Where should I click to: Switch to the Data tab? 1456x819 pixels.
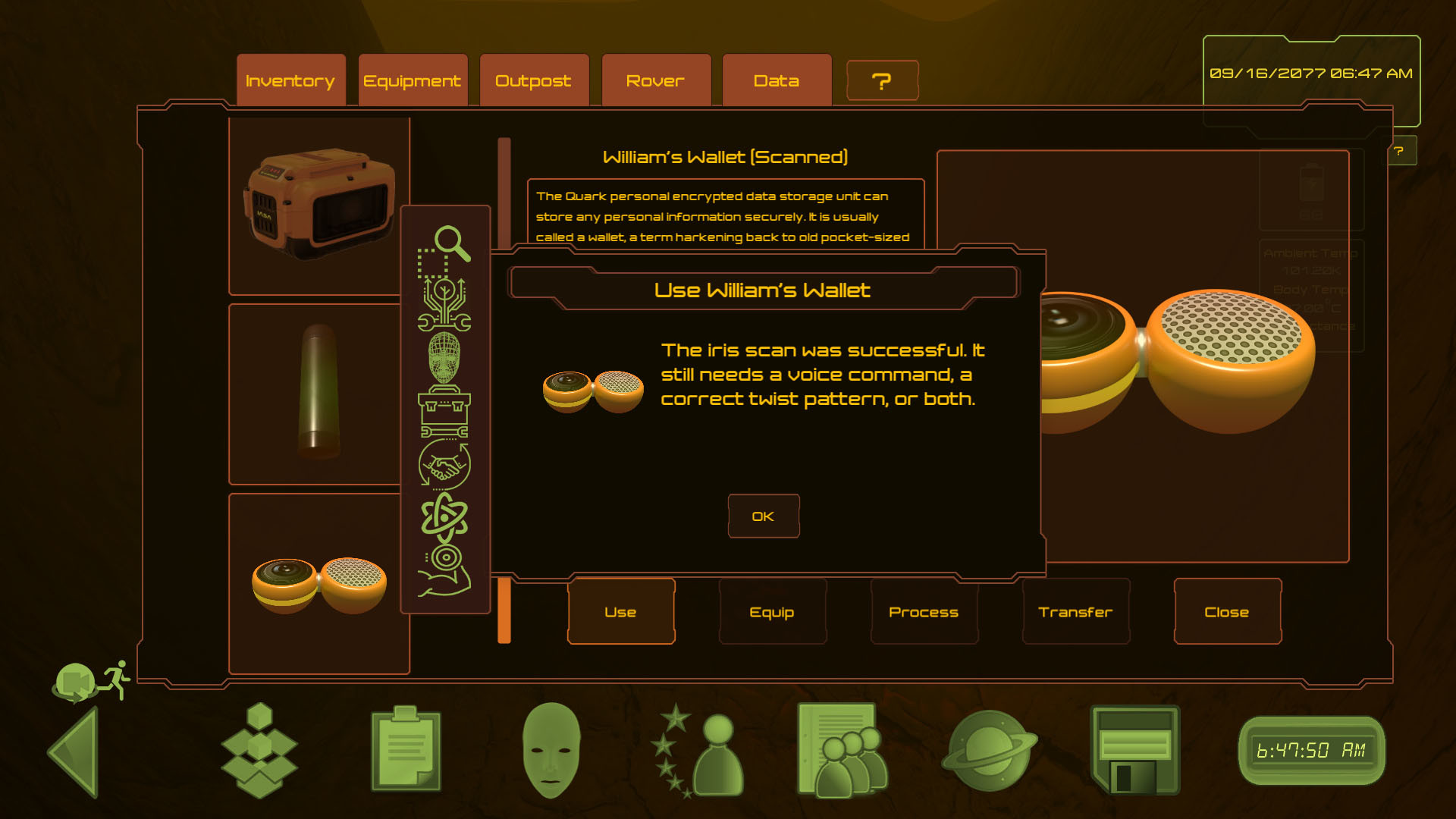[777, 80]
